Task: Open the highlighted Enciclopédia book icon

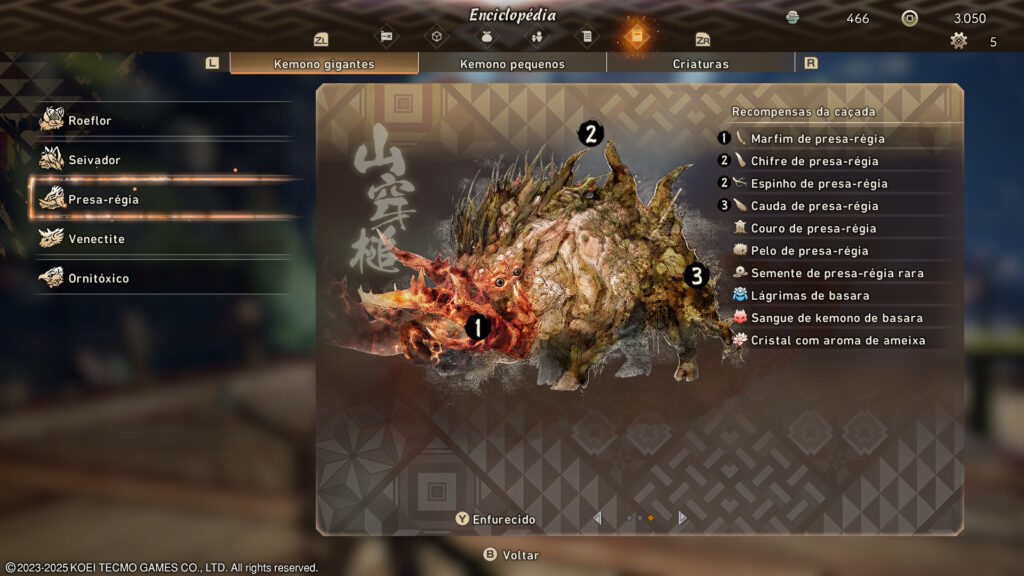Action: tap(636, 37)
